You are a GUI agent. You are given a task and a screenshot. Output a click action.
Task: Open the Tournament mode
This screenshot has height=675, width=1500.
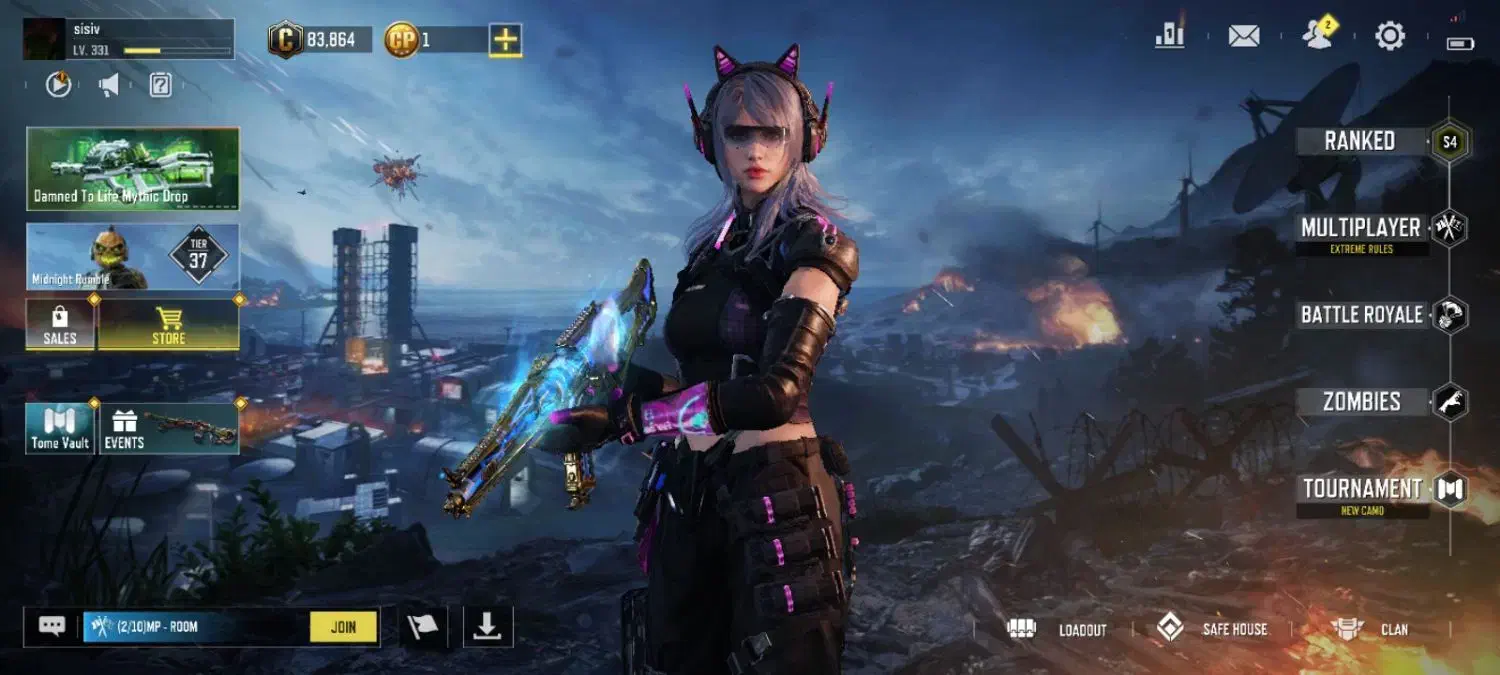tap(1361, 489)
